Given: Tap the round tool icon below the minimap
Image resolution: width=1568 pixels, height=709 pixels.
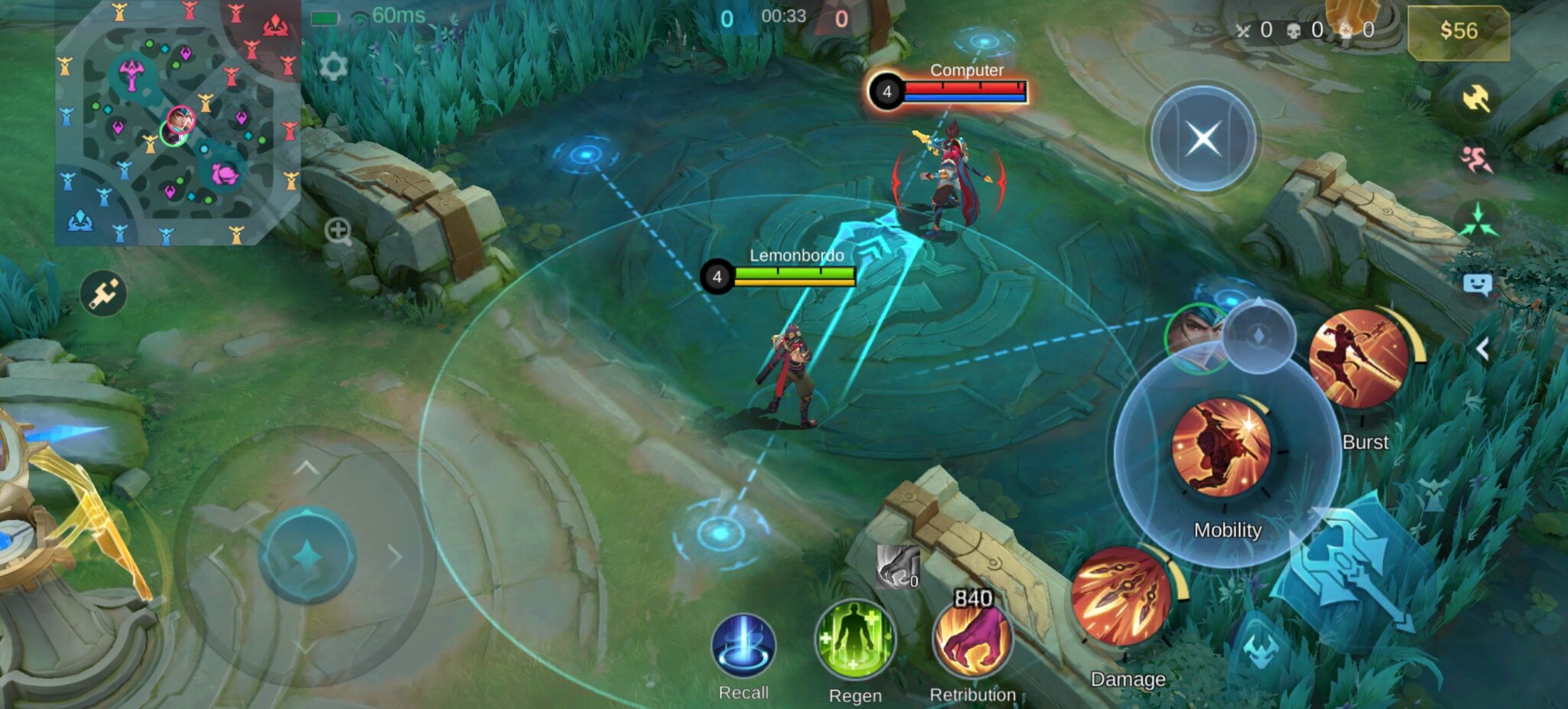Looking at the screenshot, I should tap(103, 293).
